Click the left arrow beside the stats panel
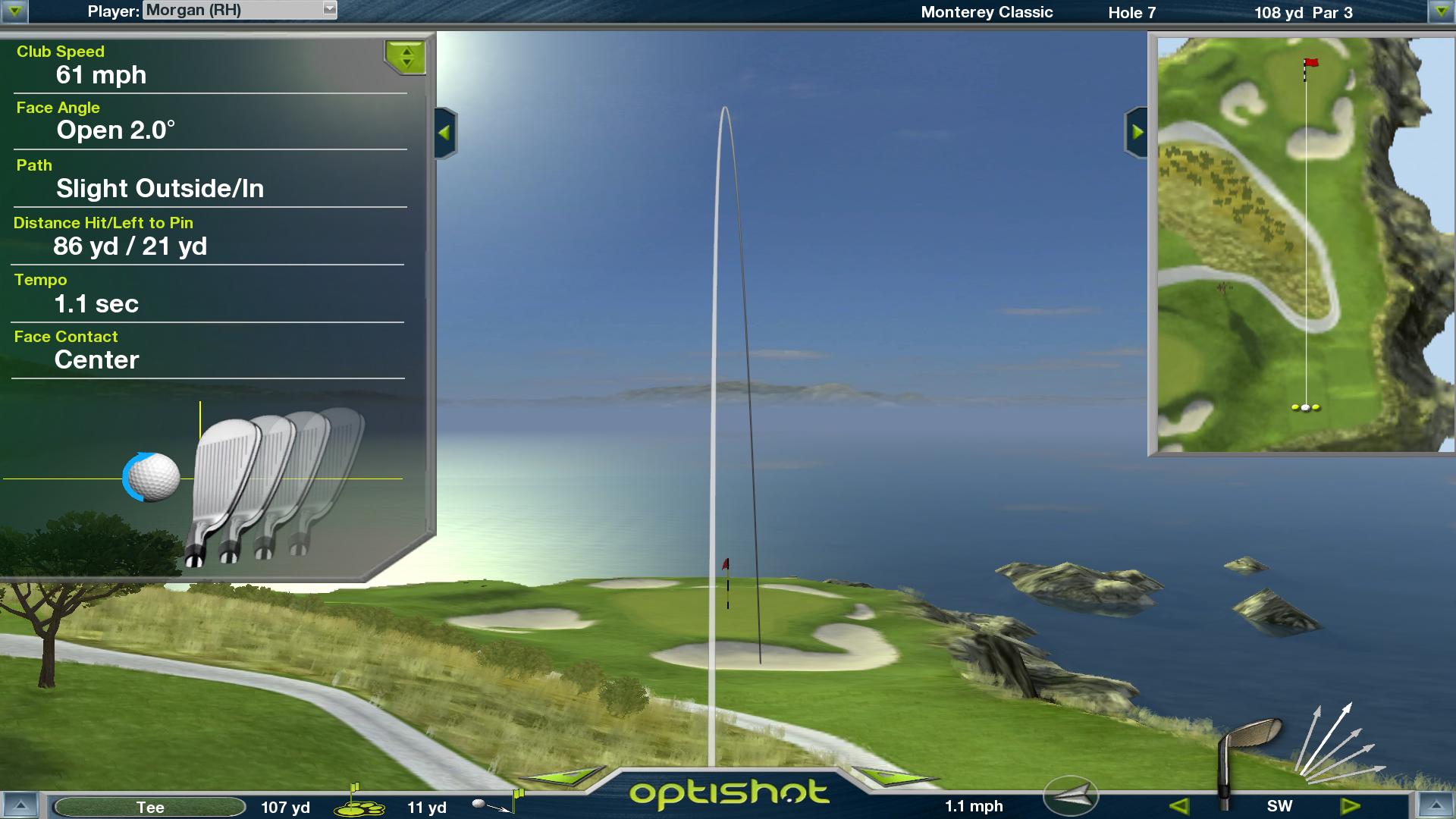The width and height of the screenshot is (1456, 819). [445, 133]
